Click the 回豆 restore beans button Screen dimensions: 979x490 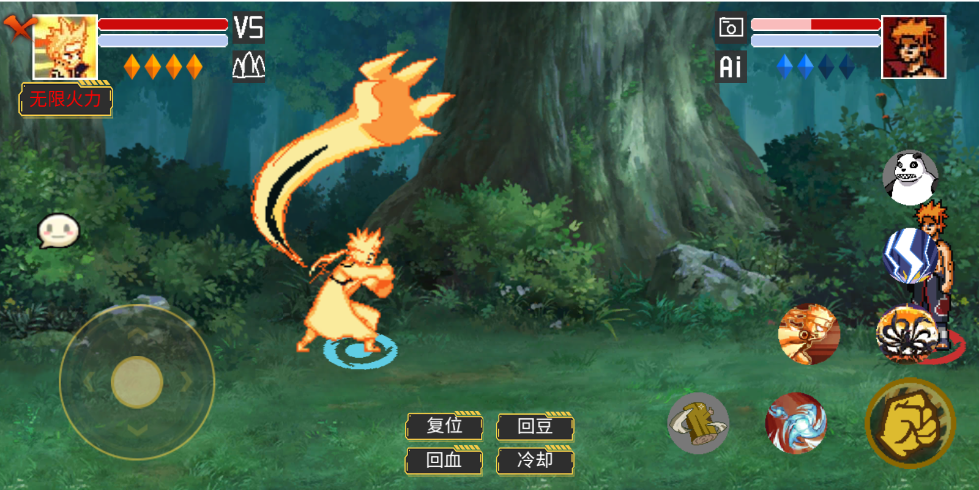[x=535, y=427]
